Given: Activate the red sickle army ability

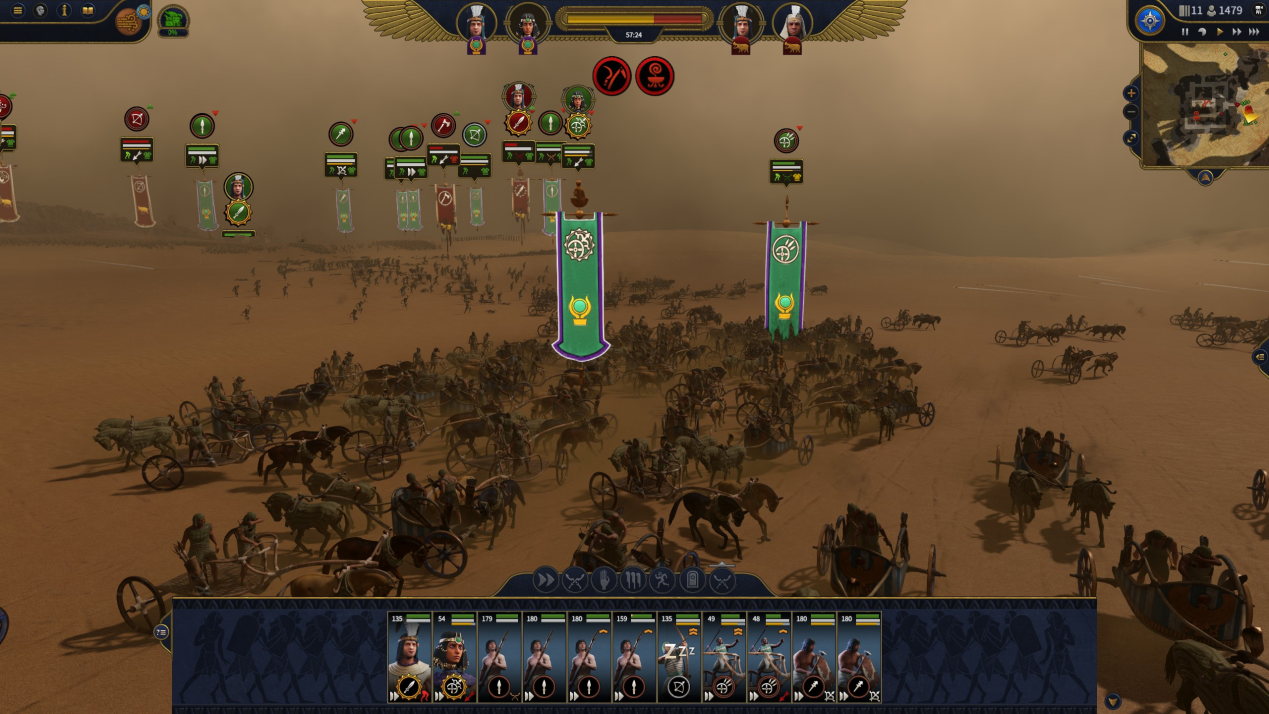Looking at the screenshot, I should (x=612, y=76).
